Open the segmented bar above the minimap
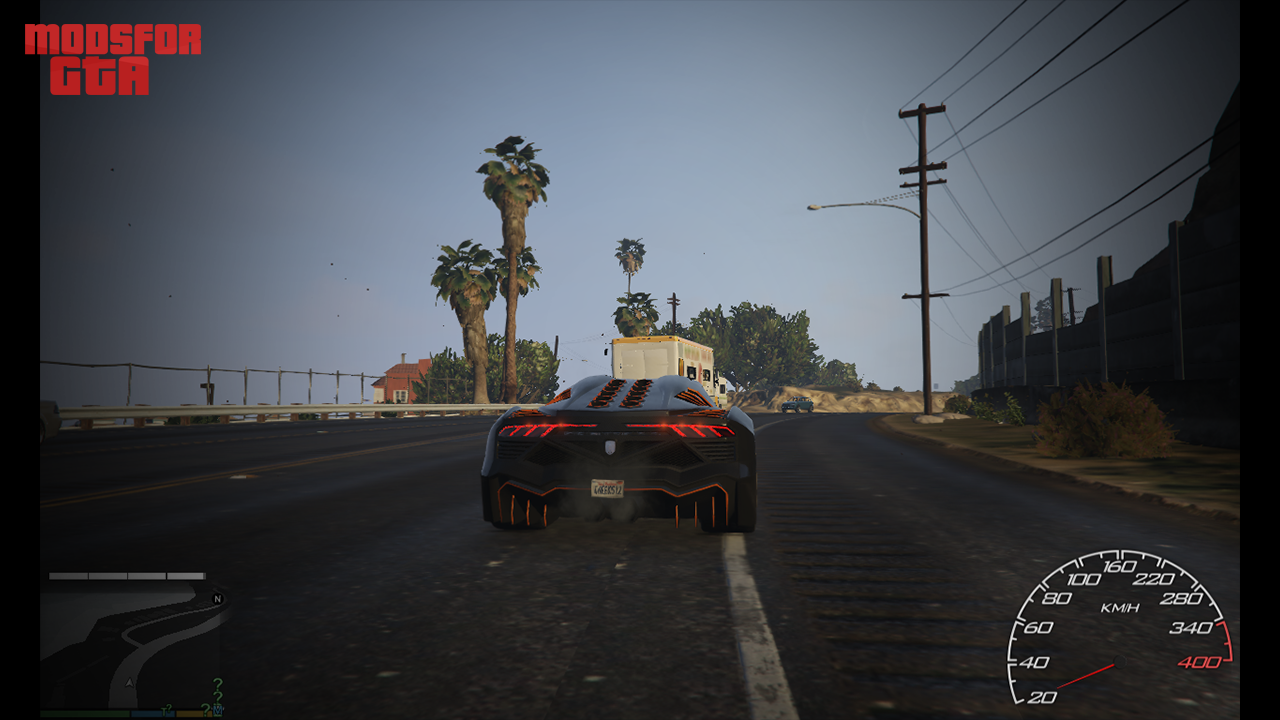Viewport: 1280px width, 720px height. point(127,576)
